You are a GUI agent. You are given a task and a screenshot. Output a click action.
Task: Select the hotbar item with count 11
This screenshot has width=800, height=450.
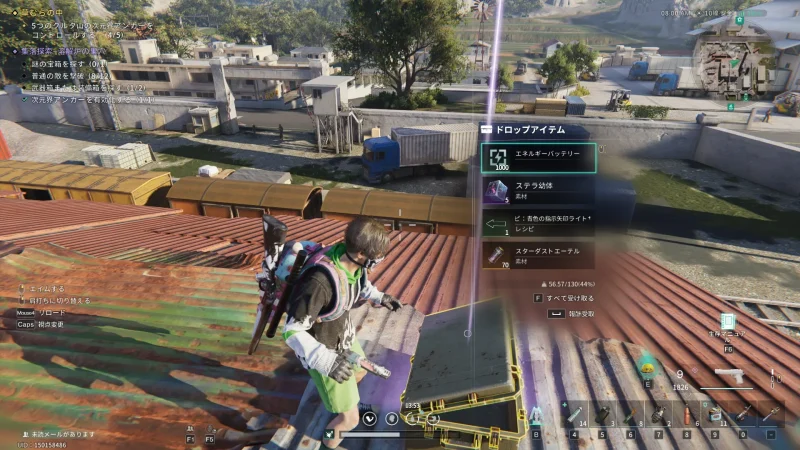point(715,412)
